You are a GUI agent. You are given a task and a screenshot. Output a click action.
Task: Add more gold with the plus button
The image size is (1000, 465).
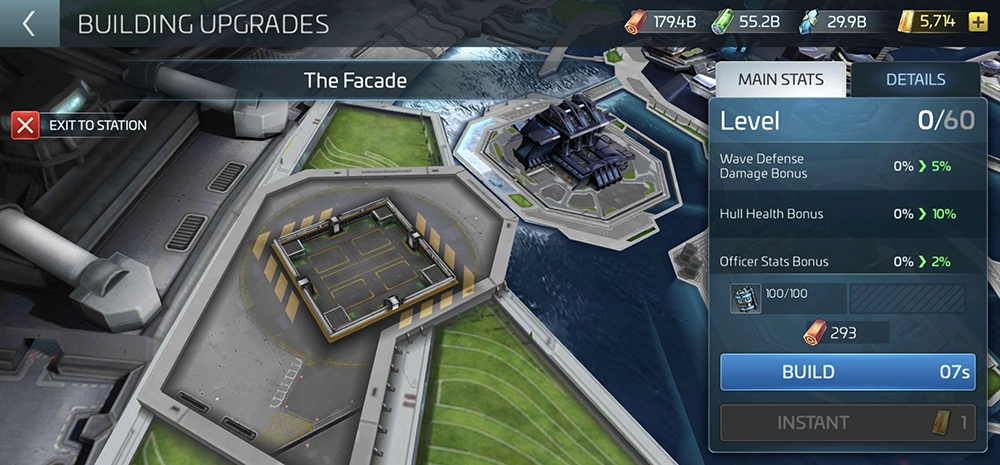point(977,22)
